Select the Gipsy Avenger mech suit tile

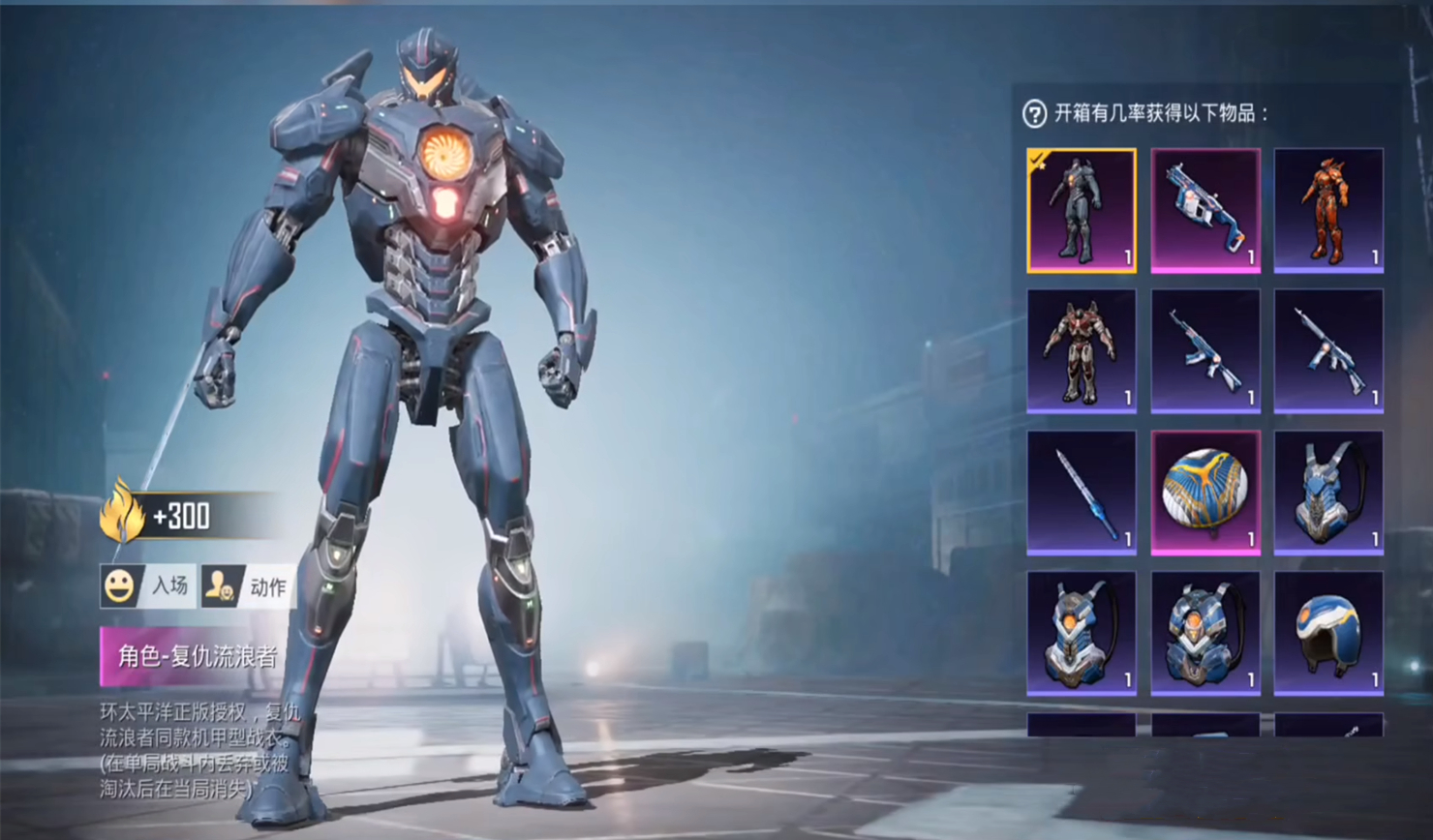[1081, 210]
